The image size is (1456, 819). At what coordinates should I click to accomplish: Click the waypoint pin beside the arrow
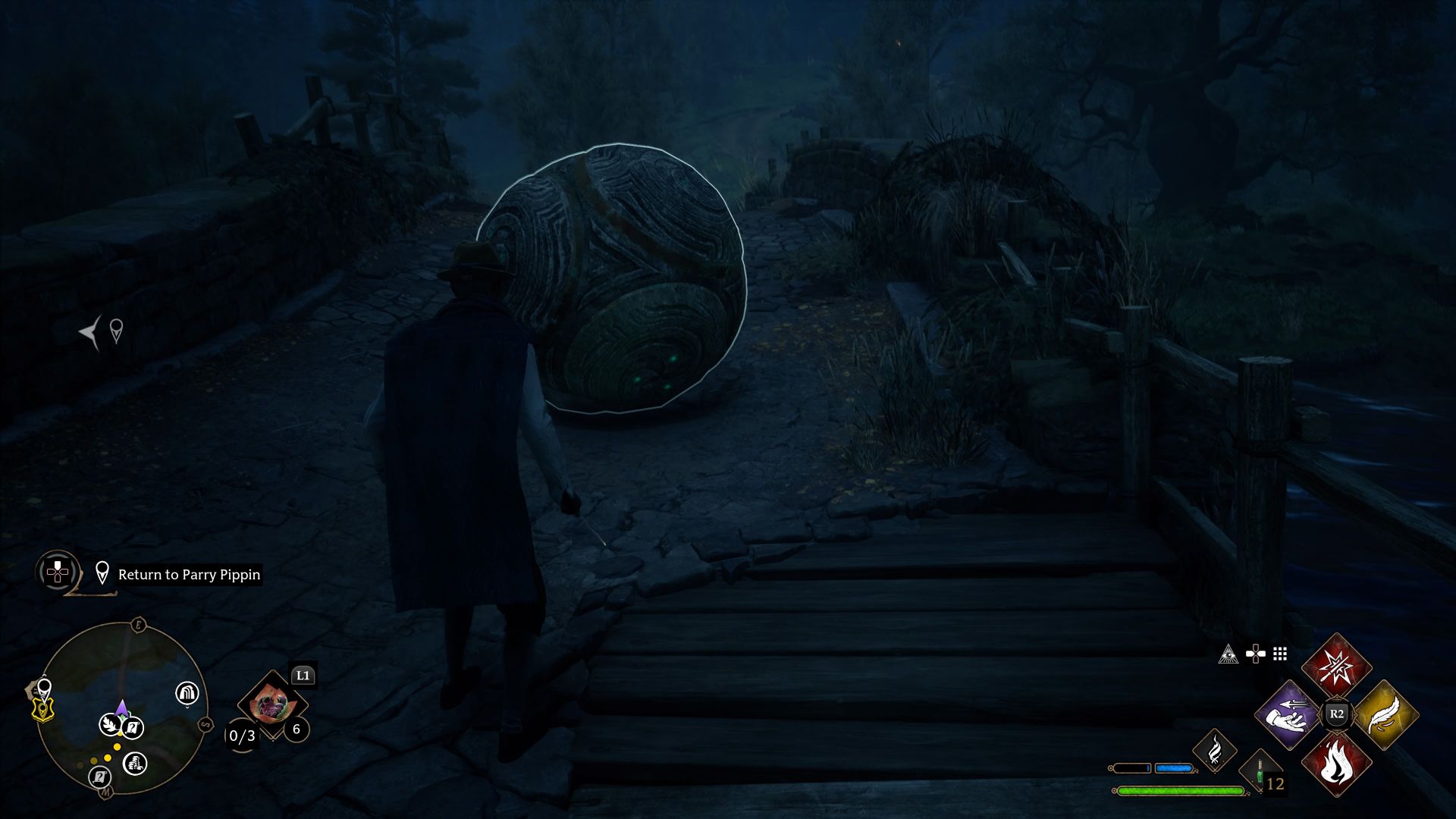pyautogui.click(x=116, y=331)
